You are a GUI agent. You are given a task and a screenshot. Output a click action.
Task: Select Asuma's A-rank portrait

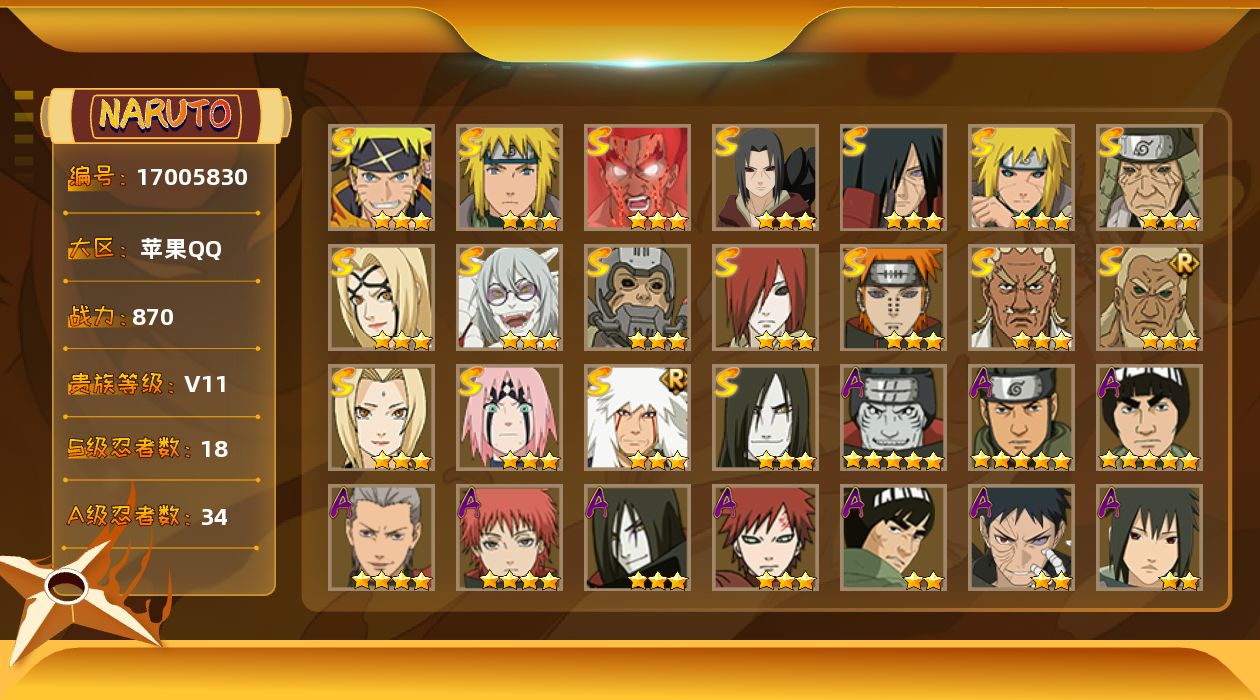[x=1021, y=418]
